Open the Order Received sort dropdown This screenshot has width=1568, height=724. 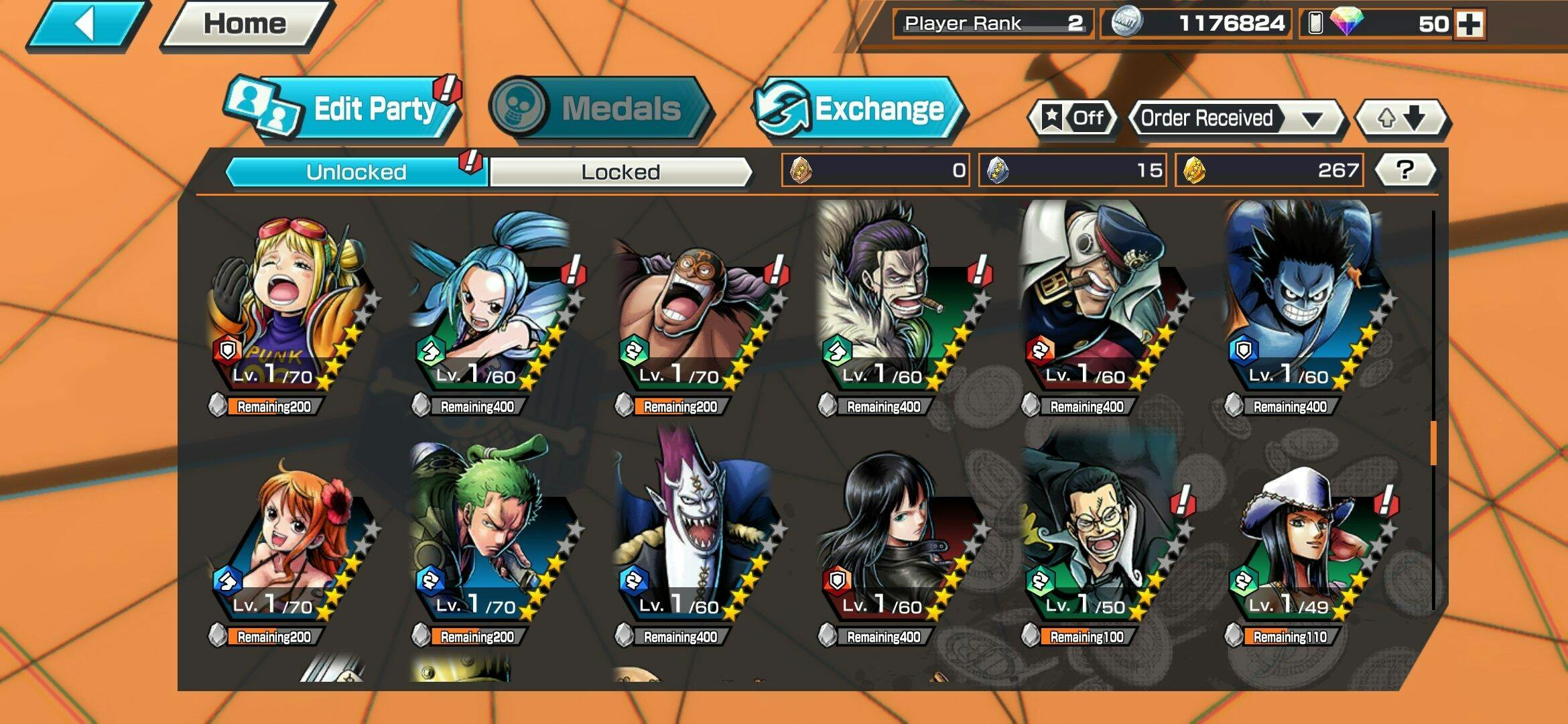(1235, 119)
